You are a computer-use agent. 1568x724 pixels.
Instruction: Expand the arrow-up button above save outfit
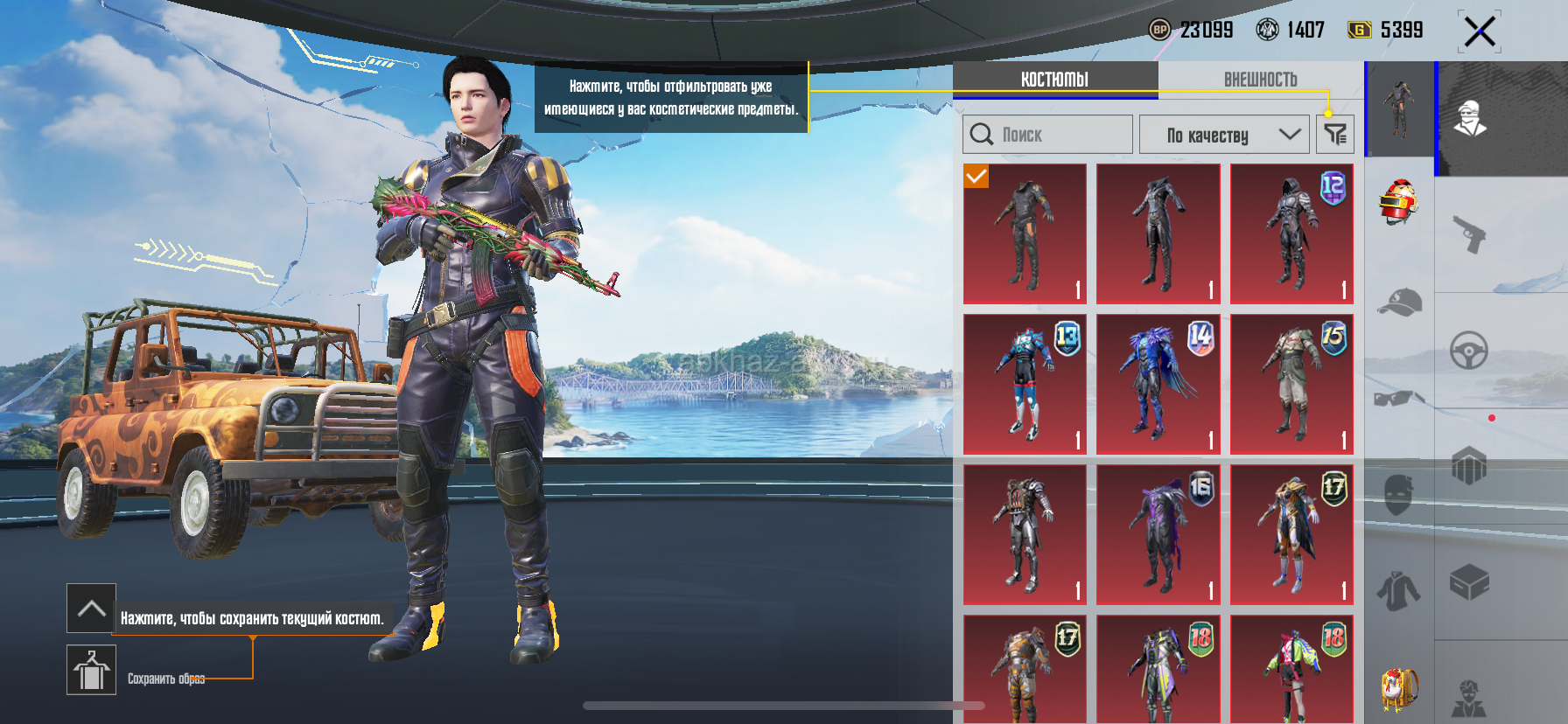click(91, 608)
